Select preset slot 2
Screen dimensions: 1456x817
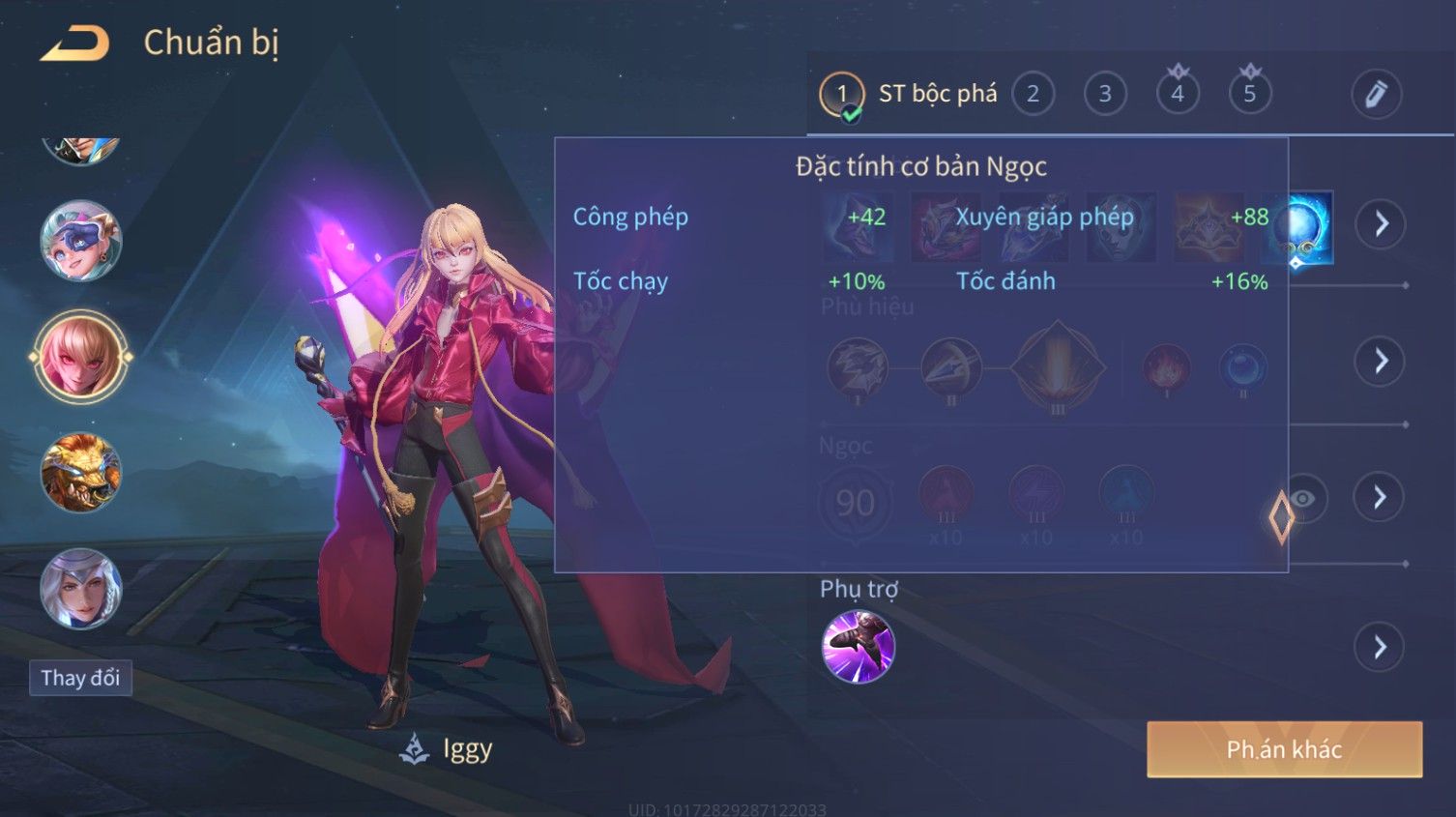1033,94
